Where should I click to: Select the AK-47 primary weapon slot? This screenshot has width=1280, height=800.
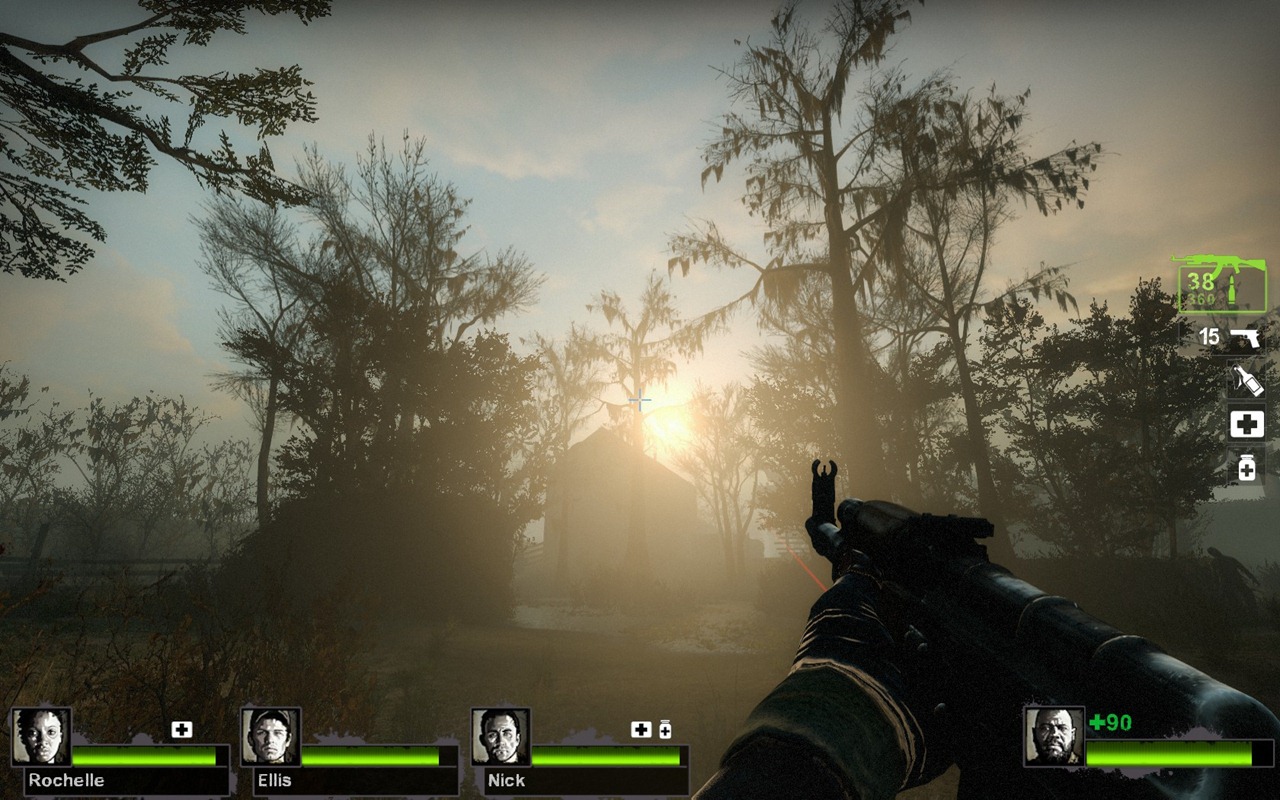click(x=1220, y=285)
